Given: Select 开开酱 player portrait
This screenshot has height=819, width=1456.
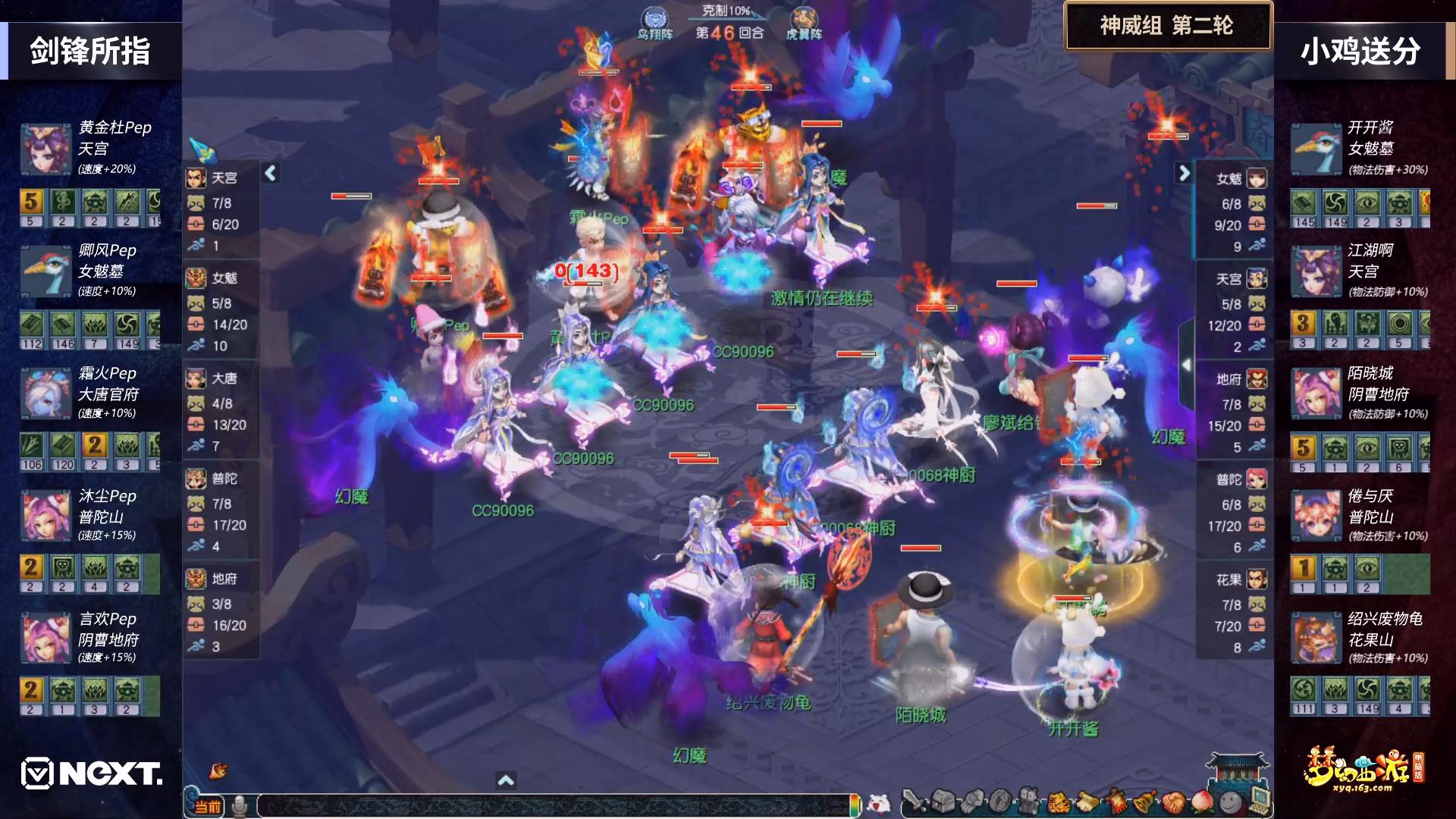Looking at the screenshot, I should (1316, 149).
